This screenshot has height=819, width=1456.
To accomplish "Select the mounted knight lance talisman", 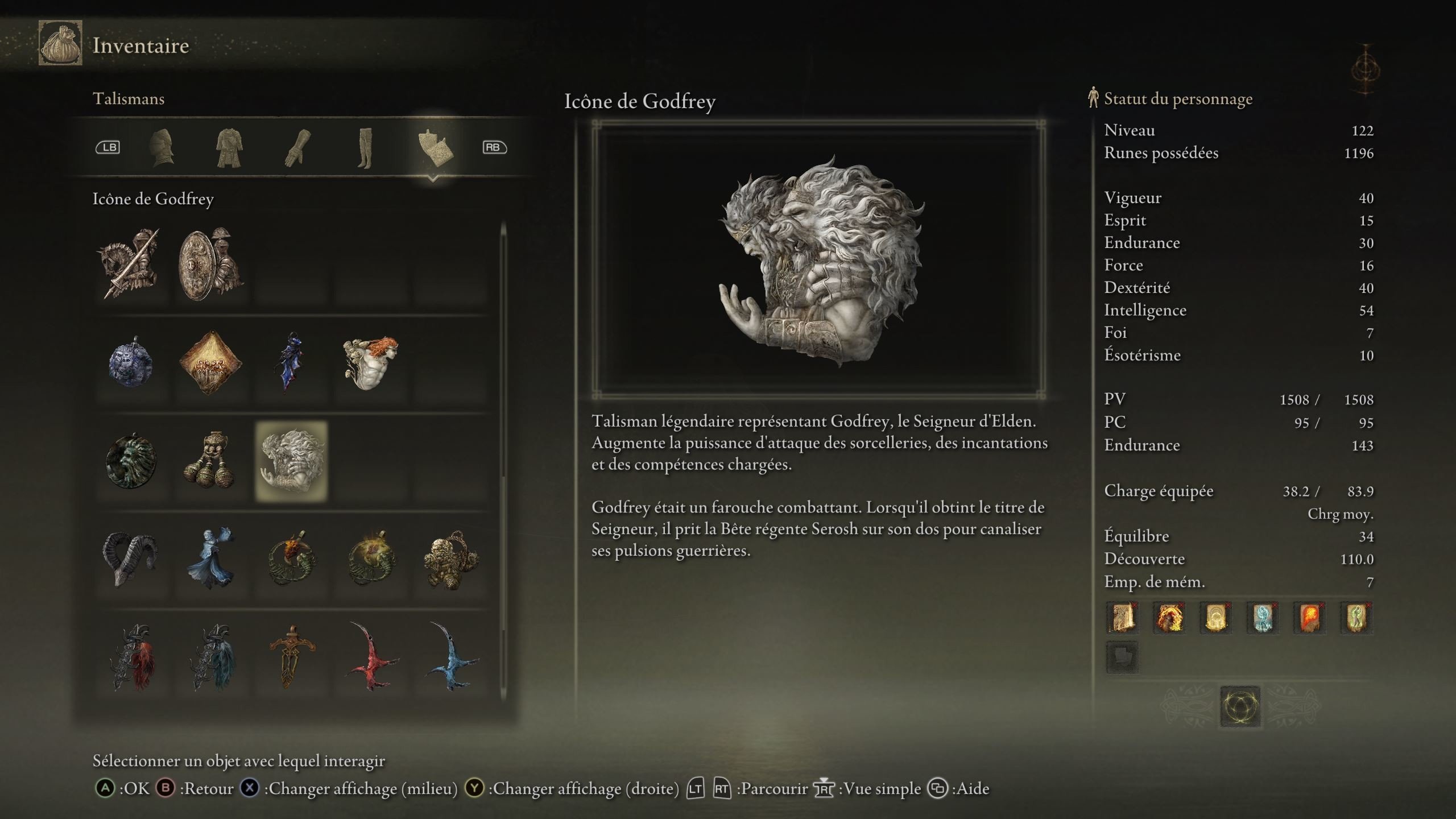I will (x=131, y=264).
